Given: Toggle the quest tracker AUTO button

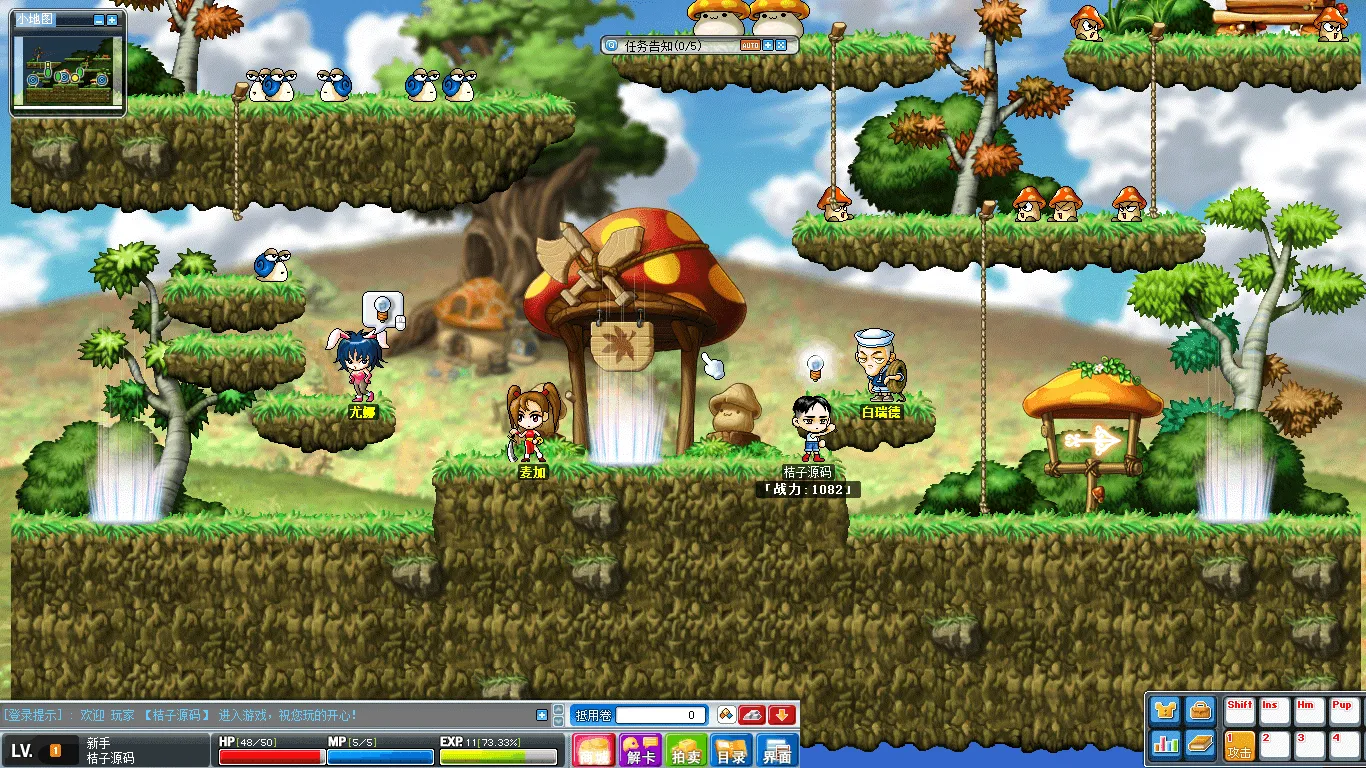Looking at the screenshot, I should (750, 45).
